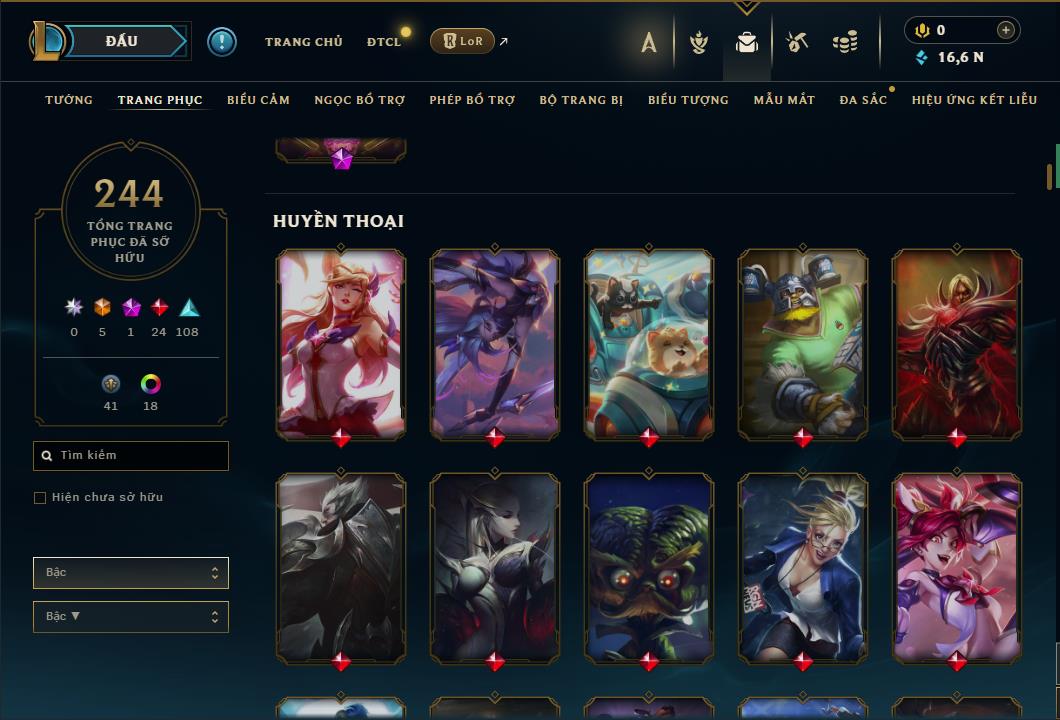
Task: Select the Star Guardian Ahri skin card
Action: pos(341,343)
